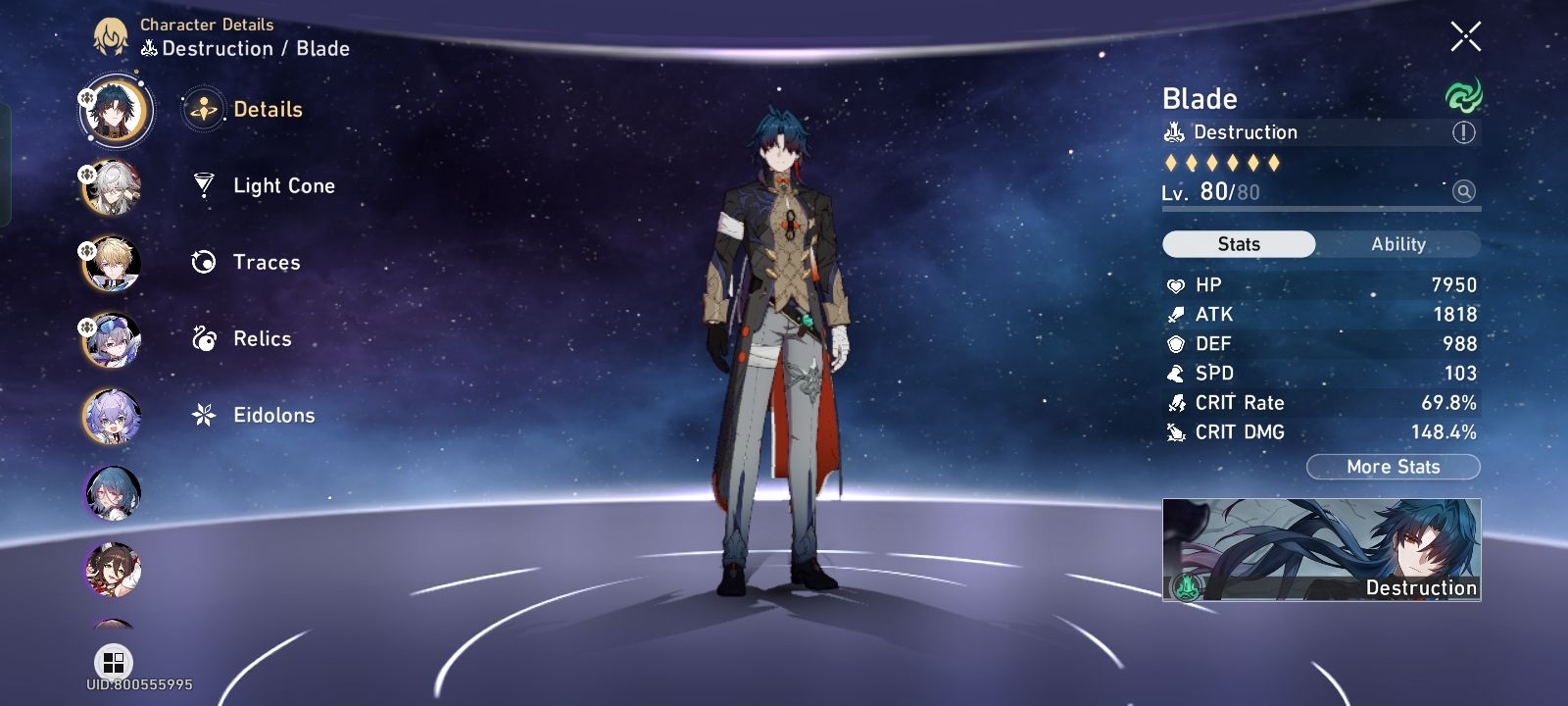Viewport: 1568px width, 706px height.
Task: Close the Character Details screen
Action: click(x=1464, y=35)
